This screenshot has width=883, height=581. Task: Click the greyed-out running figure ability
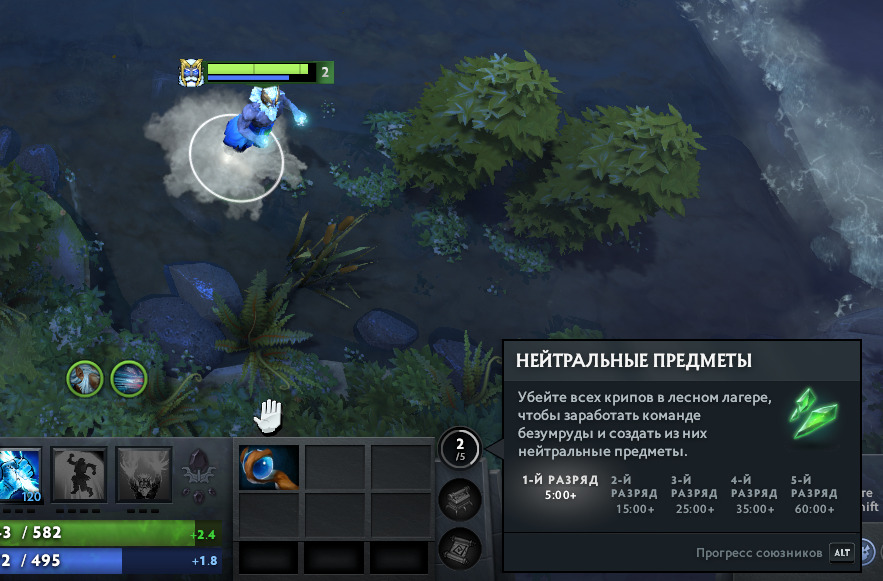click(x=79, y=471)
